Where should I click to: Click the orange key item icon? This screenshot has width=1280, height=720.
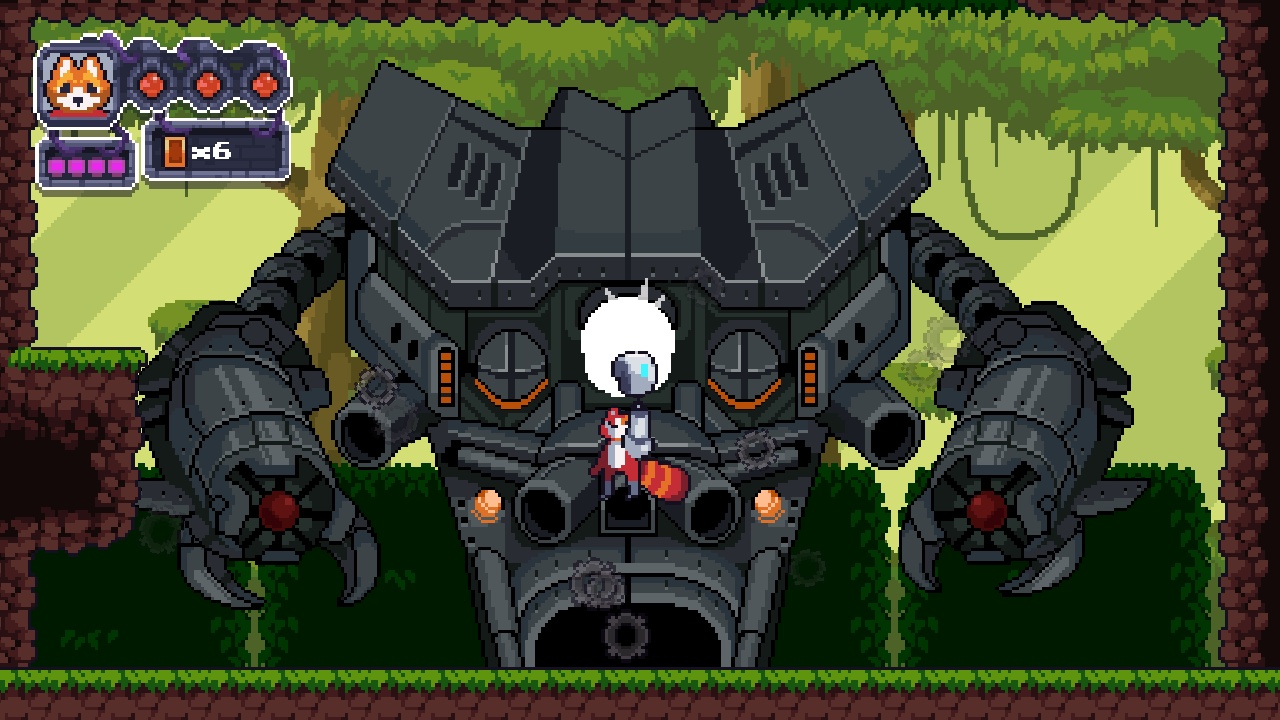[x=174, y=152]
